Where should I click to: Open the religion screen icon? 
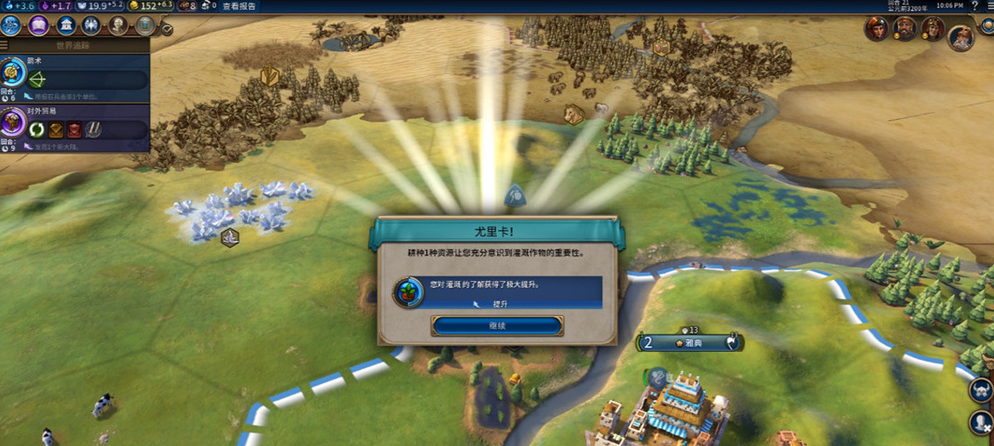tap(93, 26)
